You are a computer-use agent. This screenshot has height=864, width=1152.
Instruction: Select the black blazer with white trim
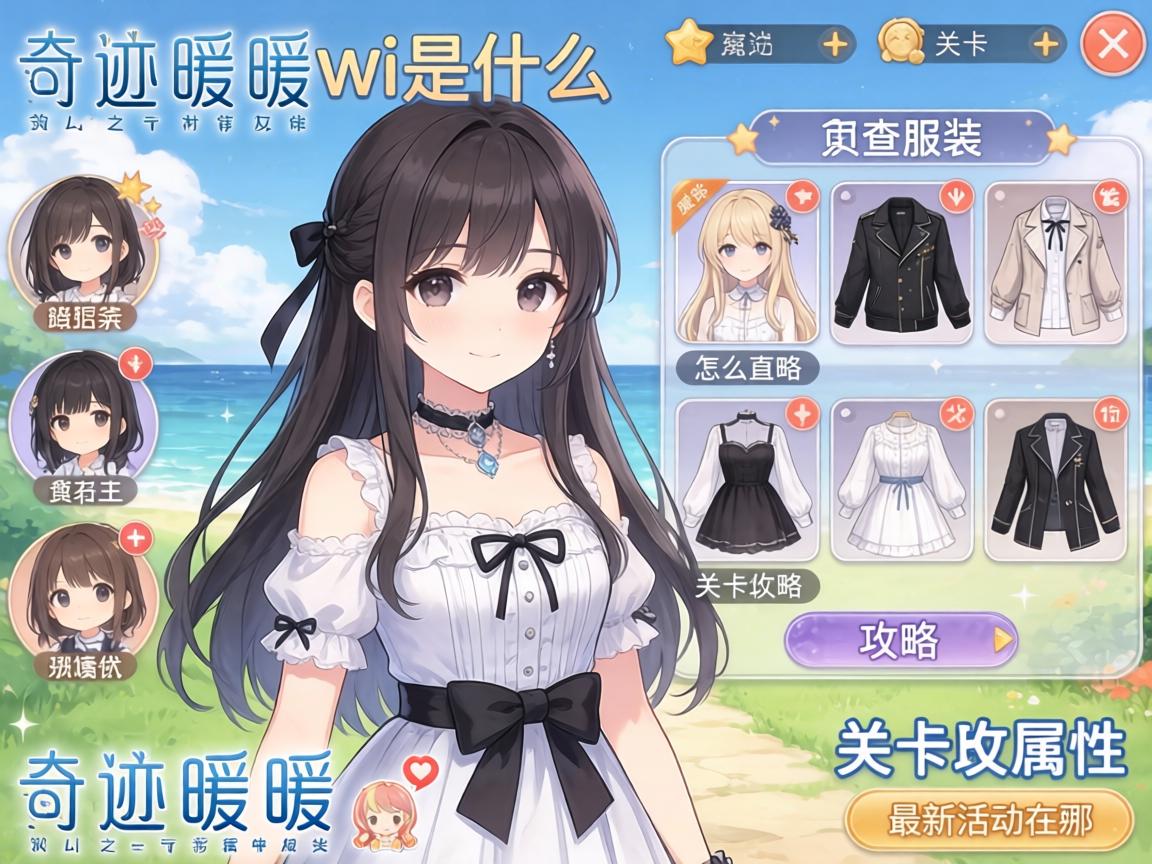[x=1056, y=480]
